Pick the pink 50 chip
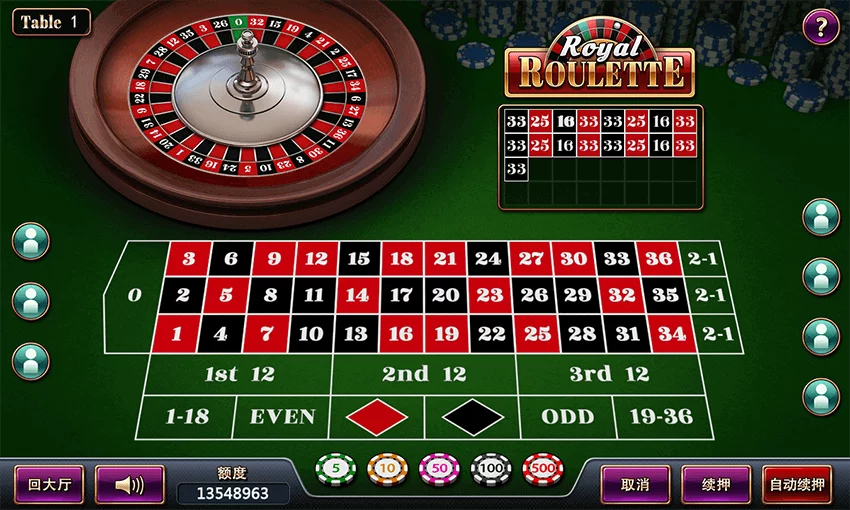850x510 pixels. coord(439,469)
